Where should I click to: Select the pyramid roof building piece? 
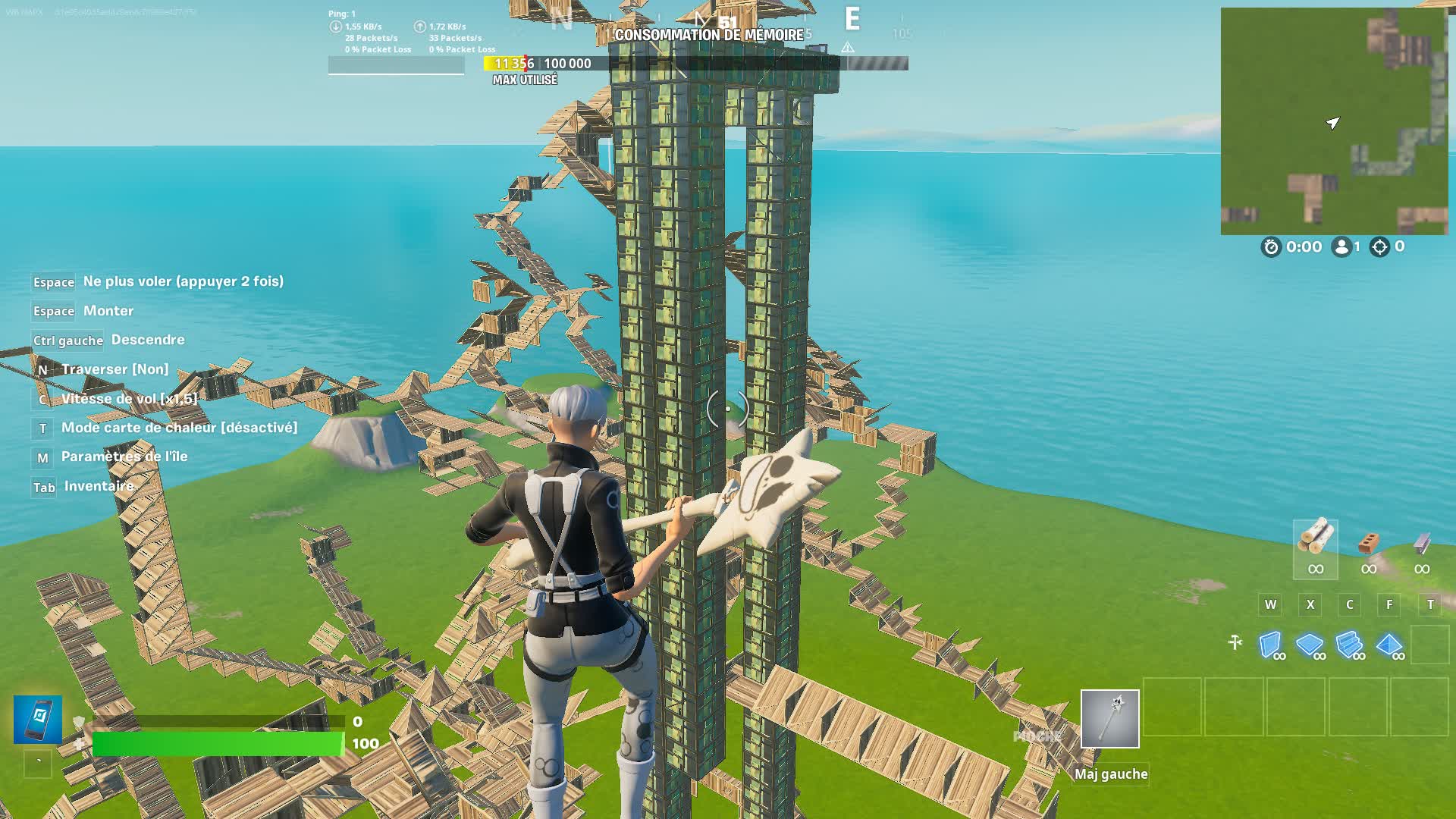click(1389, 645)
